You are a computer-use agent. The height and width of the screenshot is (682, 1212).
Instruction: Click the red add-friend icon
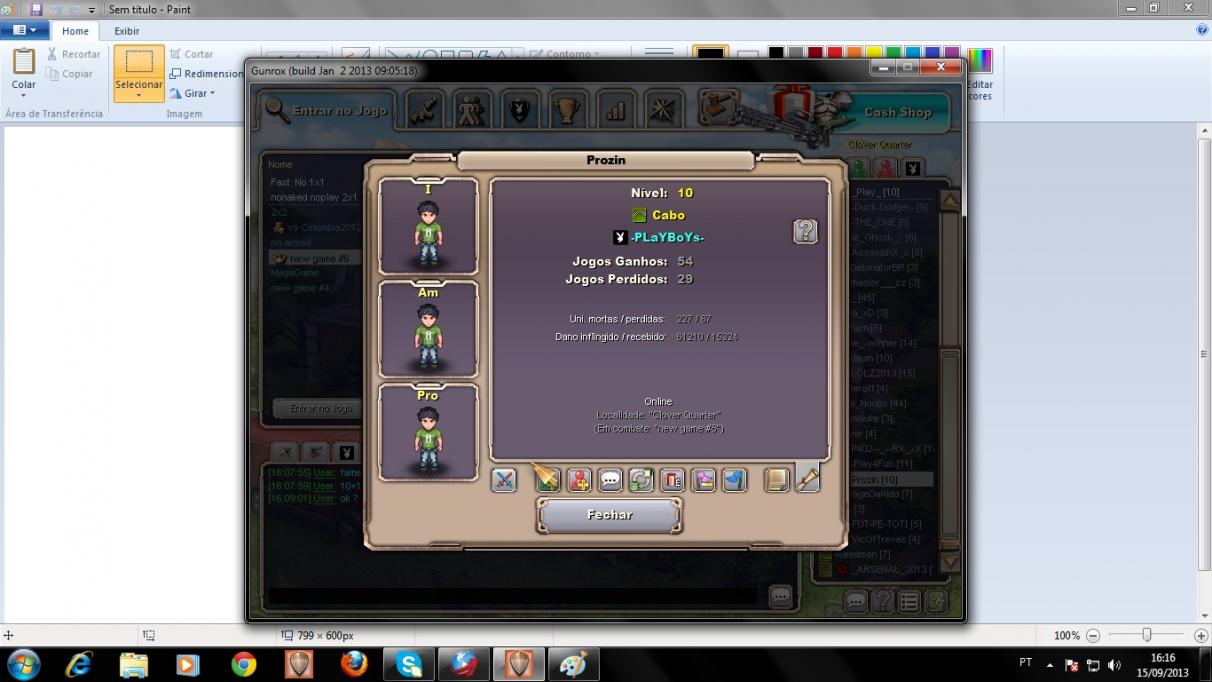pos(579,480)
